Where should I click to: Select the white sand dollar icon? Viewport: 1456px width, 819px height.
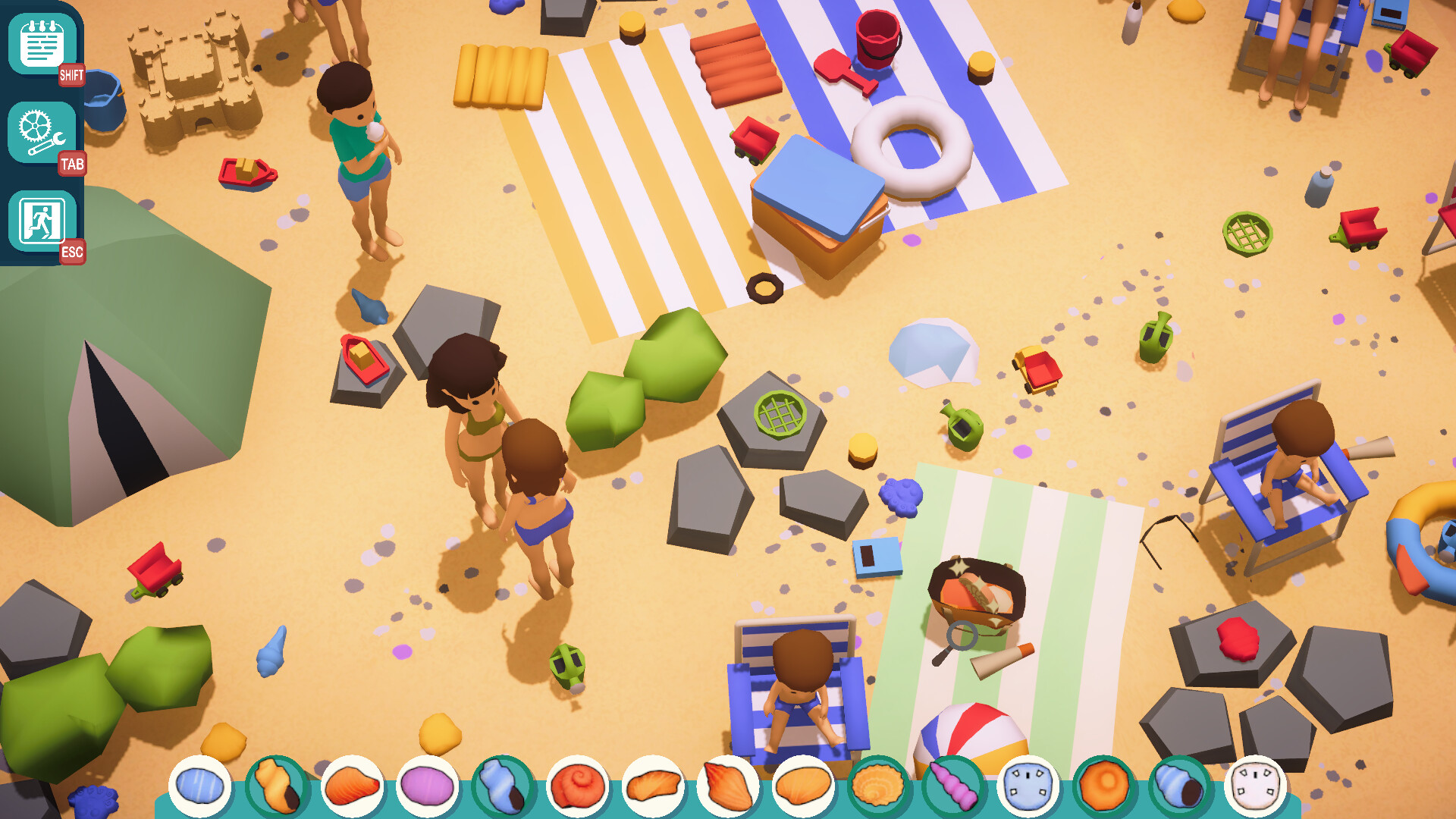pyautogui.click(x=1254, y=786)
